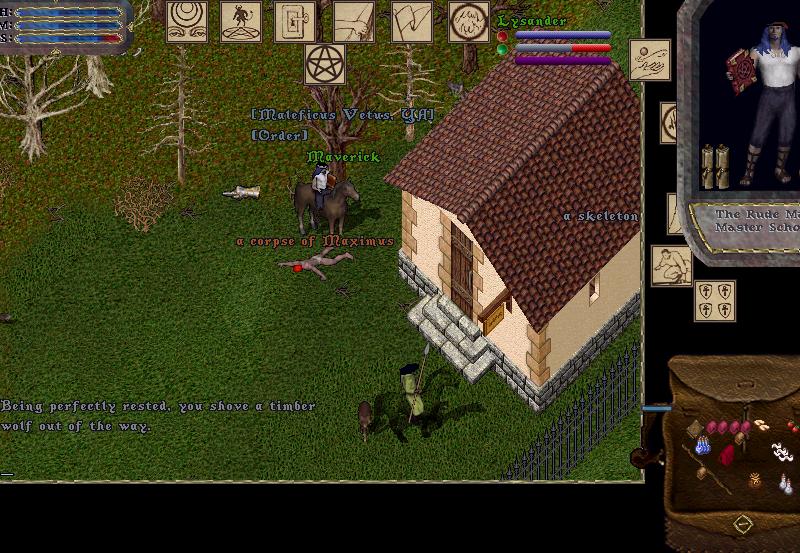Screen dimensions: 800x553
Task: Select the waving flag spell icon
Action: (411, 21)
